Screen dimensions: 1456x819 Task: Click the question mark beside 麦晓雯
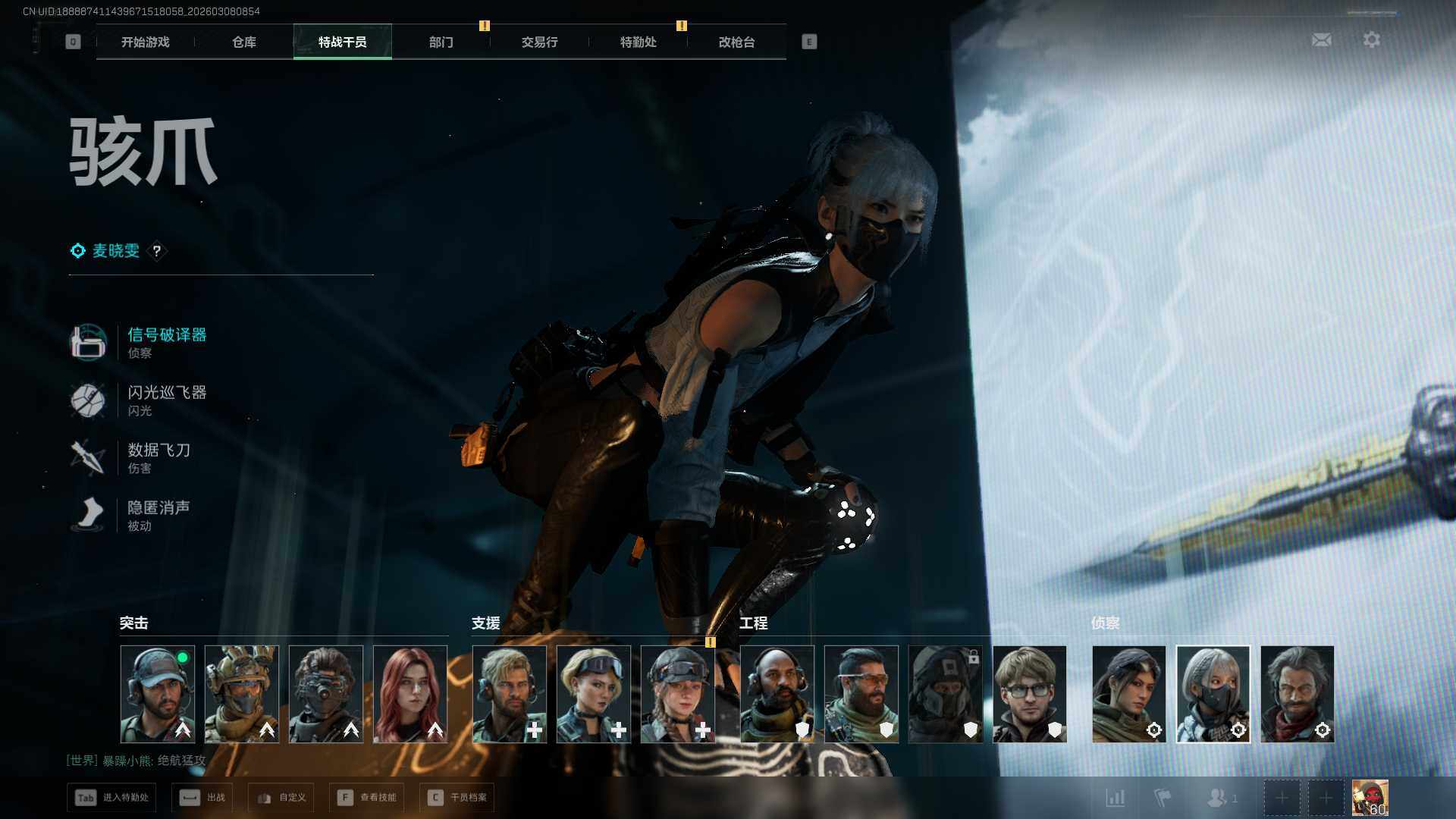click(157, 251)
